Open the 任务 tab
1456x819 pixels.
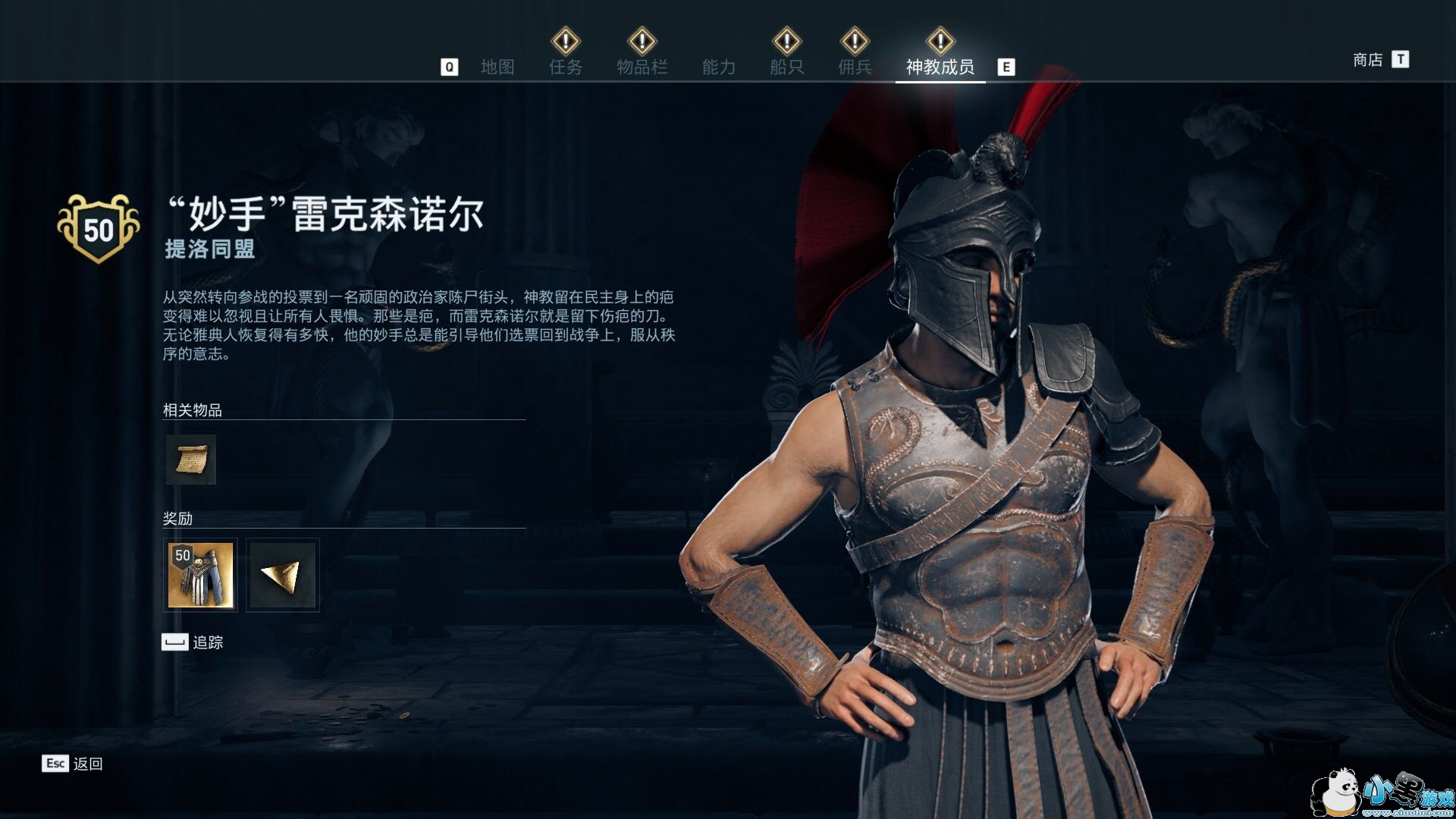pos(566,67)
